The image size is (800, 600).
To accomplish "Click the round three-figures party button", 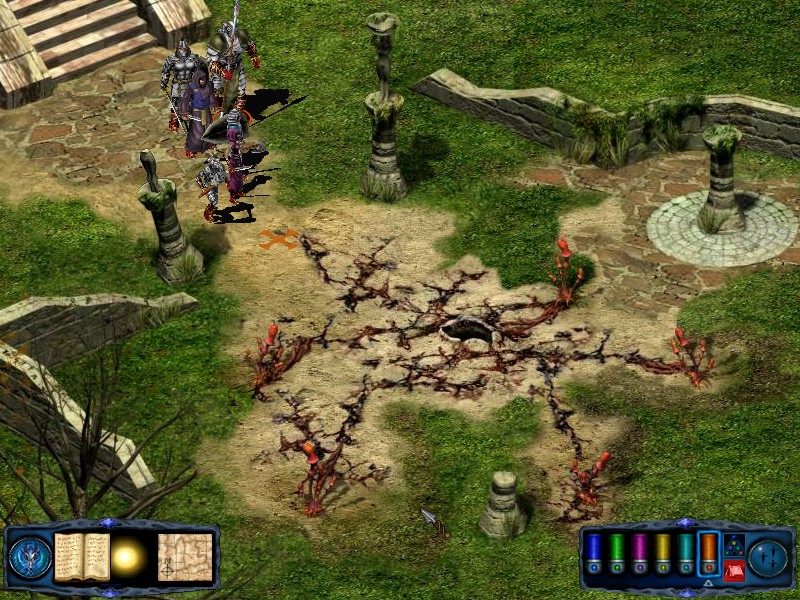I will (x=768, y=556).
